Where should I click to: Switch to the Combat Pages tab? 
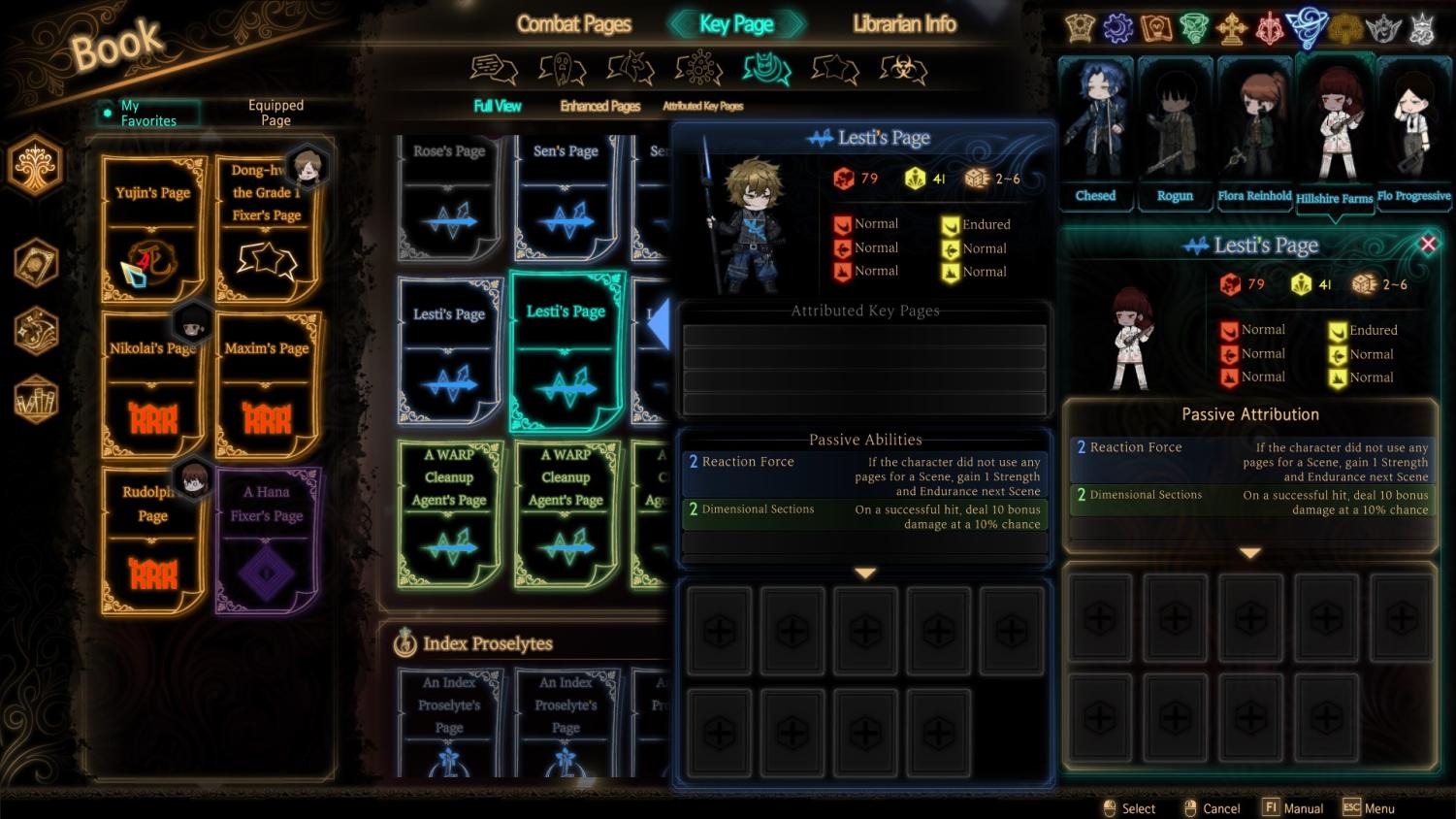pos(573,24)
